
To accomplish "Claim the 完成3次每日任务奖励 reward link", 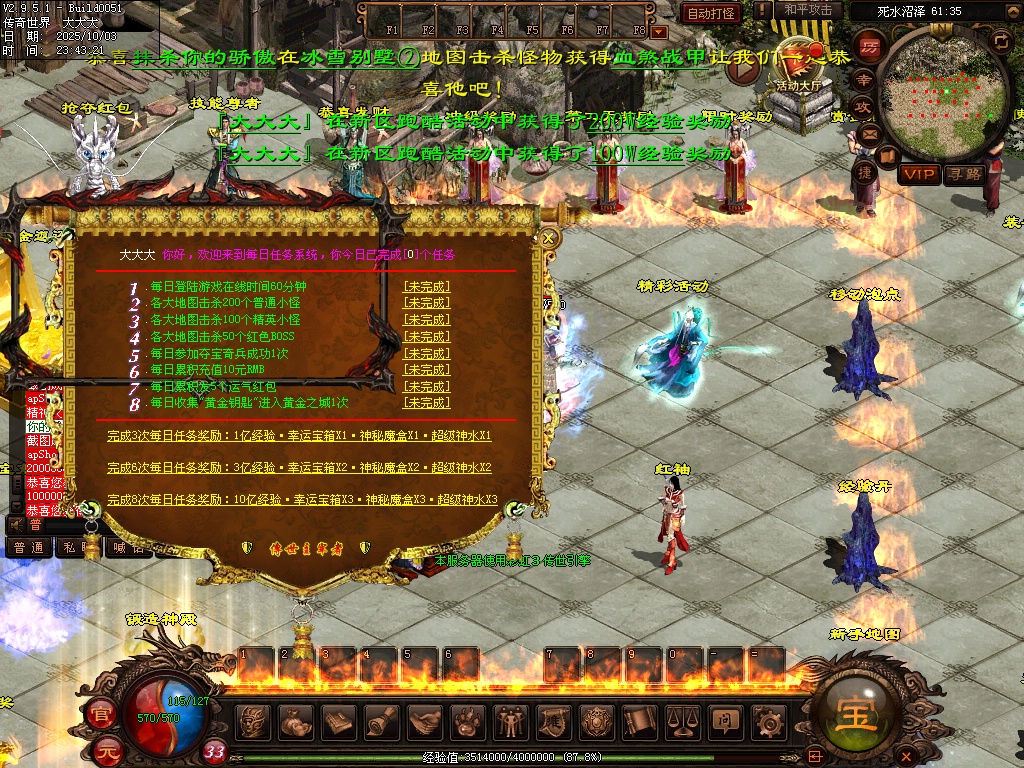I will [299, 436].
